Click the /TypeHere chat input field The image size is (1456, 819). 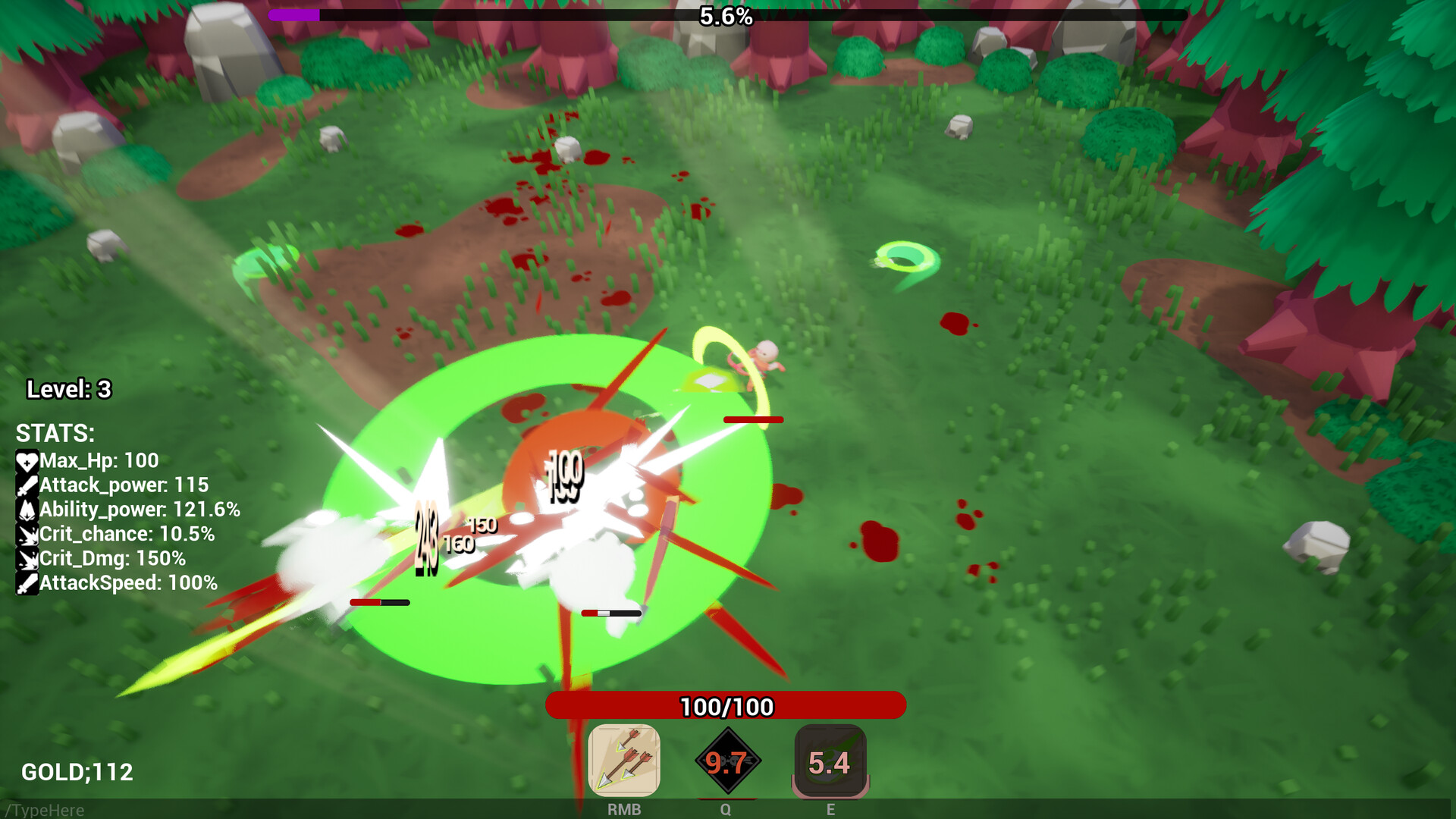click(x=45, y=810)
